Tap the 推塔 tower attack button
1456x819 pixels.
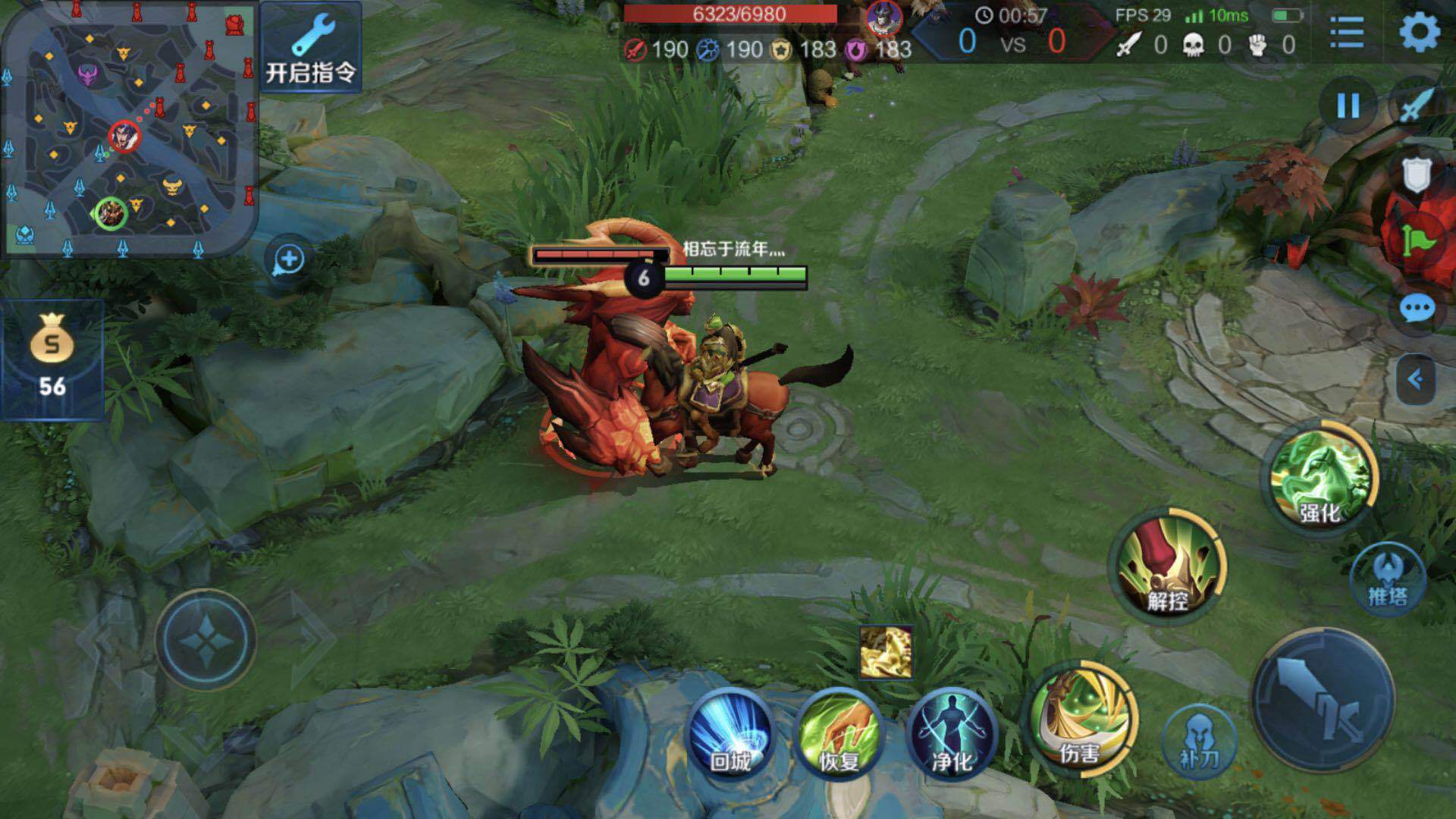pyautogui.click(x=1388, y=579)
